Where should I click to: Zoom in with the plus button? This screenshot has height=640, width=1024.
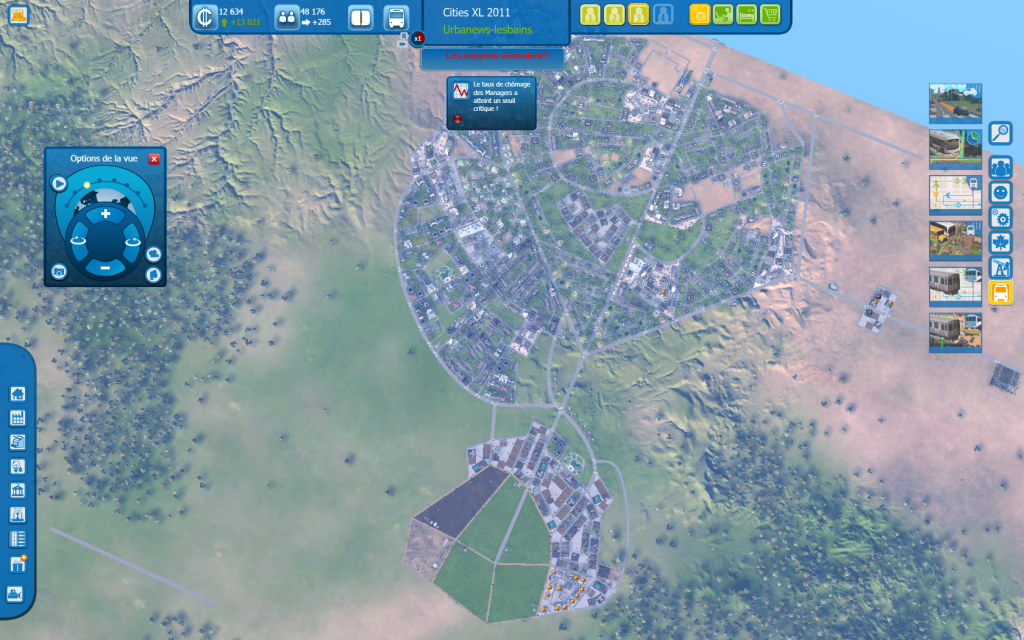[105, 214]
